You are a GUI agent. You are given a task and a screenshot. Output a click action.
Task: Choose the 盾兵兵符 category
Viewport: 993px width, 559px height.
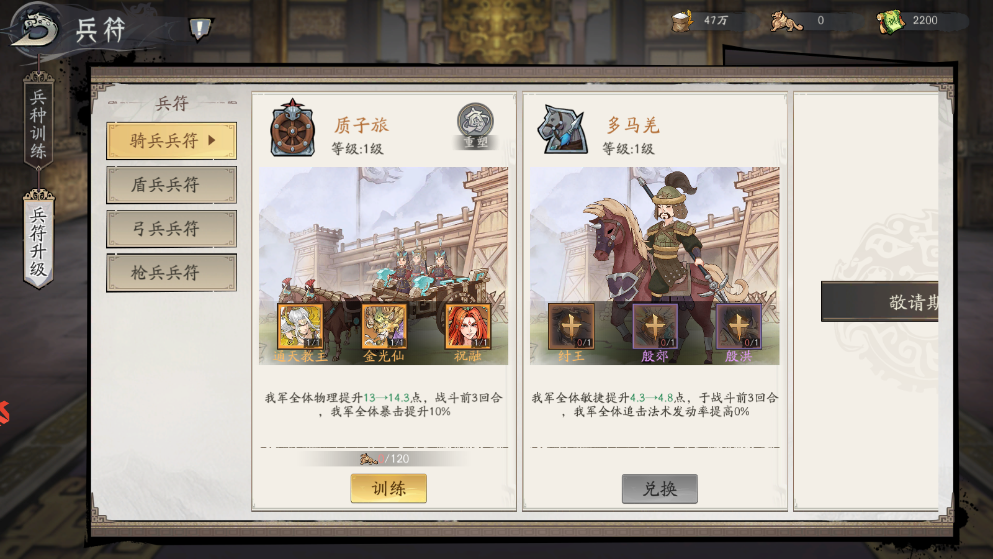point(172,185)
